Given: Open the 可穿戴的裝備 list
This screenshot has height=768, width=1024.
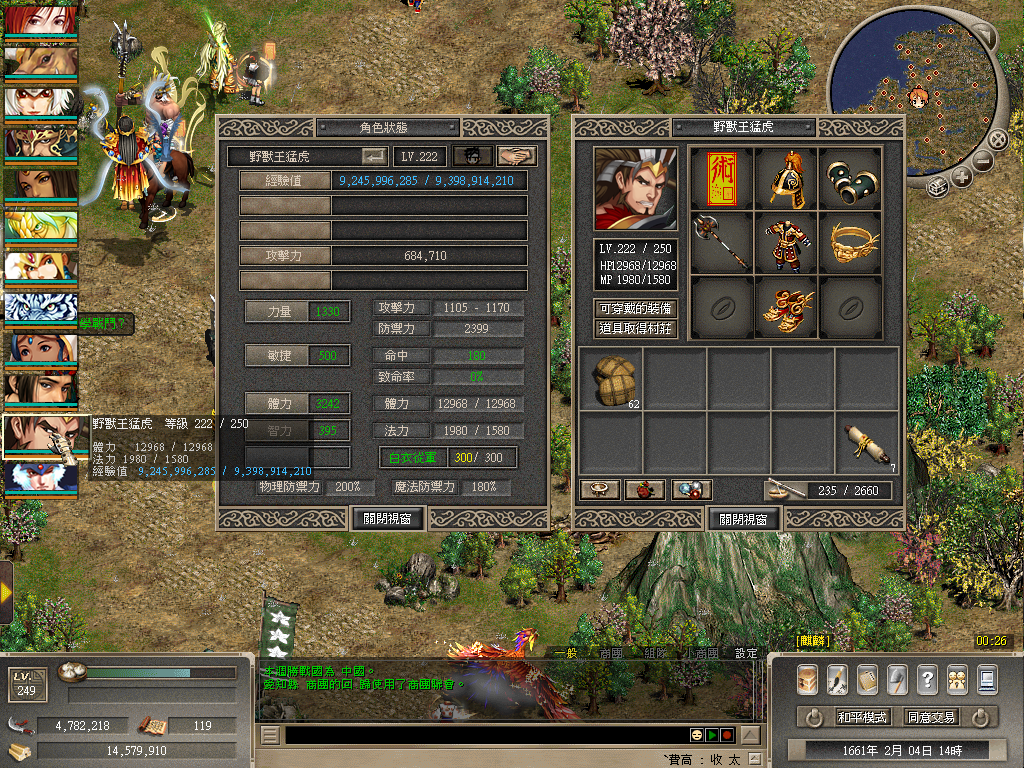Looking at the screenshot, I should pyautogui.click(x=635, y=309).
